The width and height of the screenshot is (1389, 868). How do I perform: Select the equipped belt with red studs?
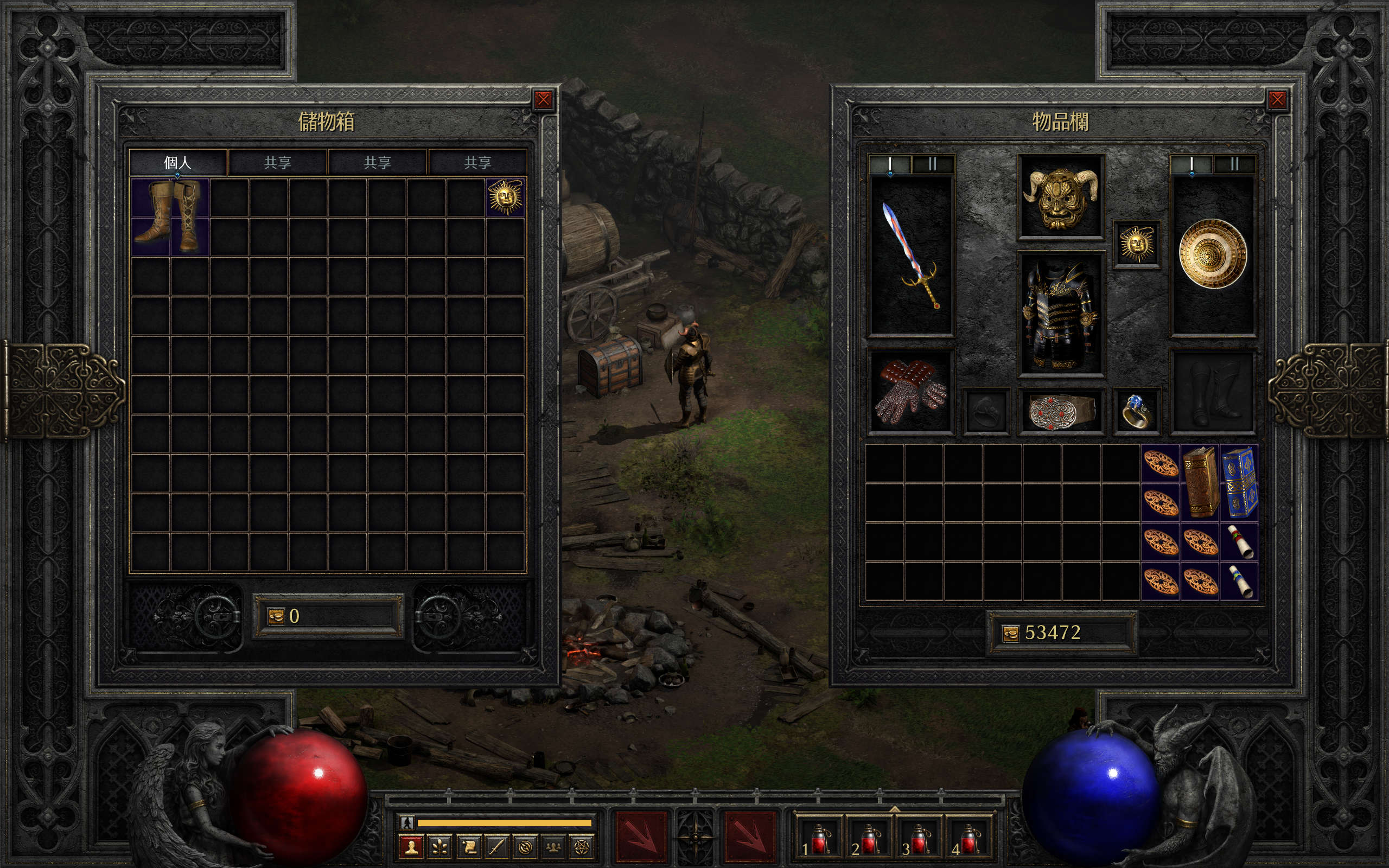click(x=1061, y=411)
